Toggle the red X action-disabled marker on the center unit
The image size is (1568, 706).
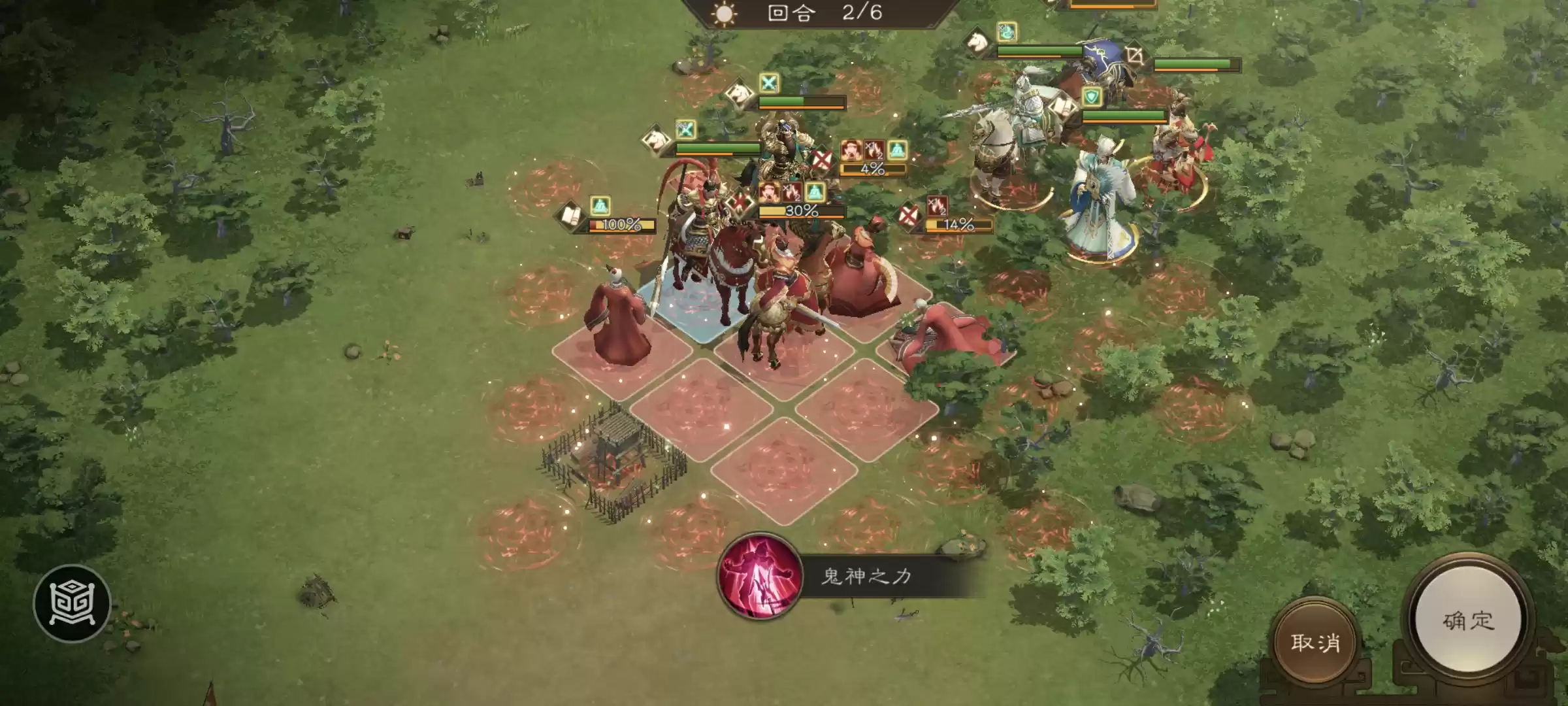(822, 160)
